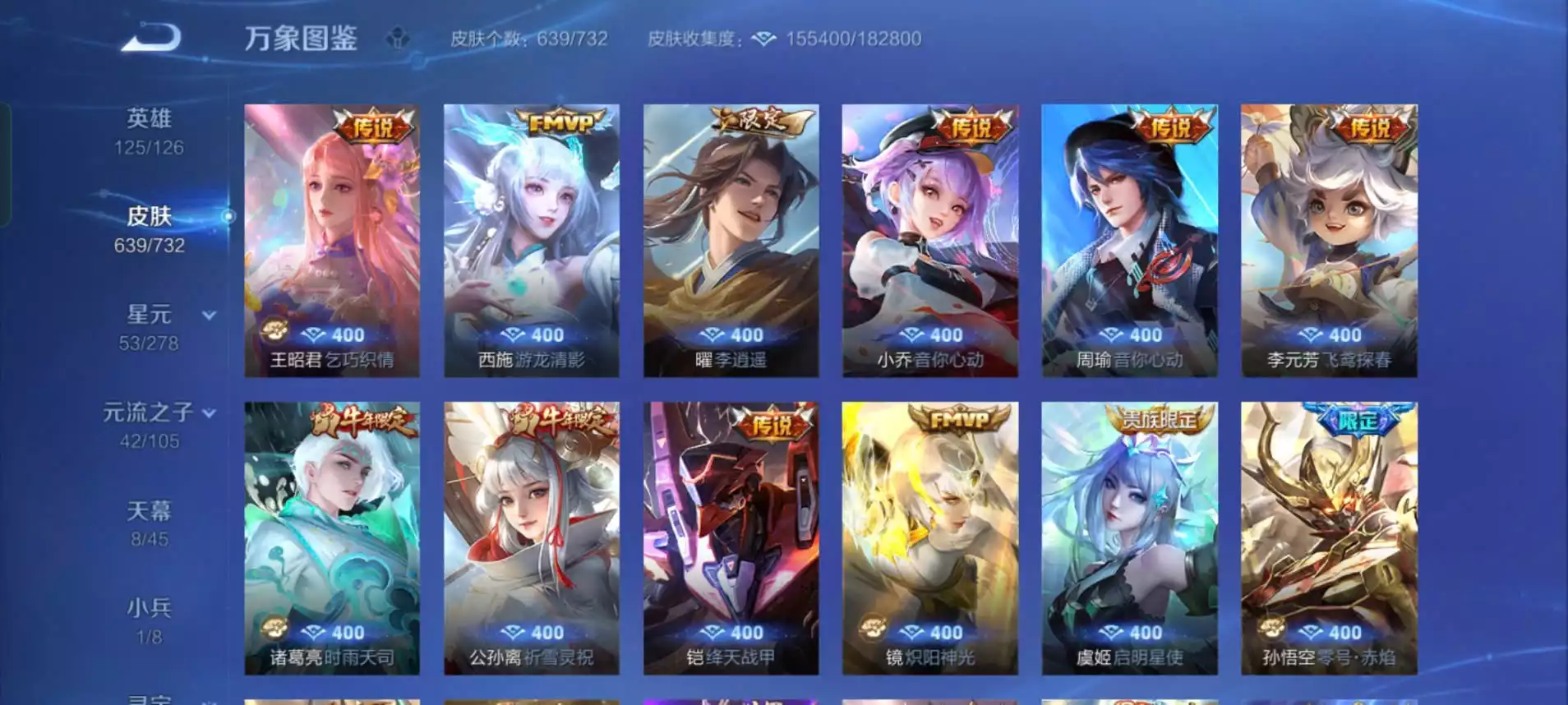The height and width of the screenshot is (705, 1568).
Task: Open the 李元芳 飞鸢探春 skin card
Action: pyautogui.click(x=1329, y=240)
